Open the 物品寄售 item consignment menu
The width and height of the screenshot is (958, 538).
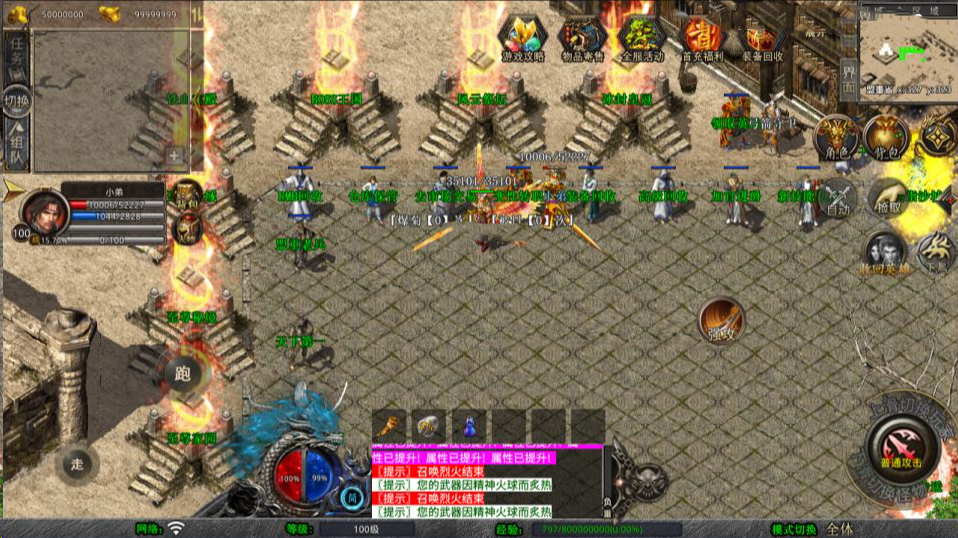582,39
